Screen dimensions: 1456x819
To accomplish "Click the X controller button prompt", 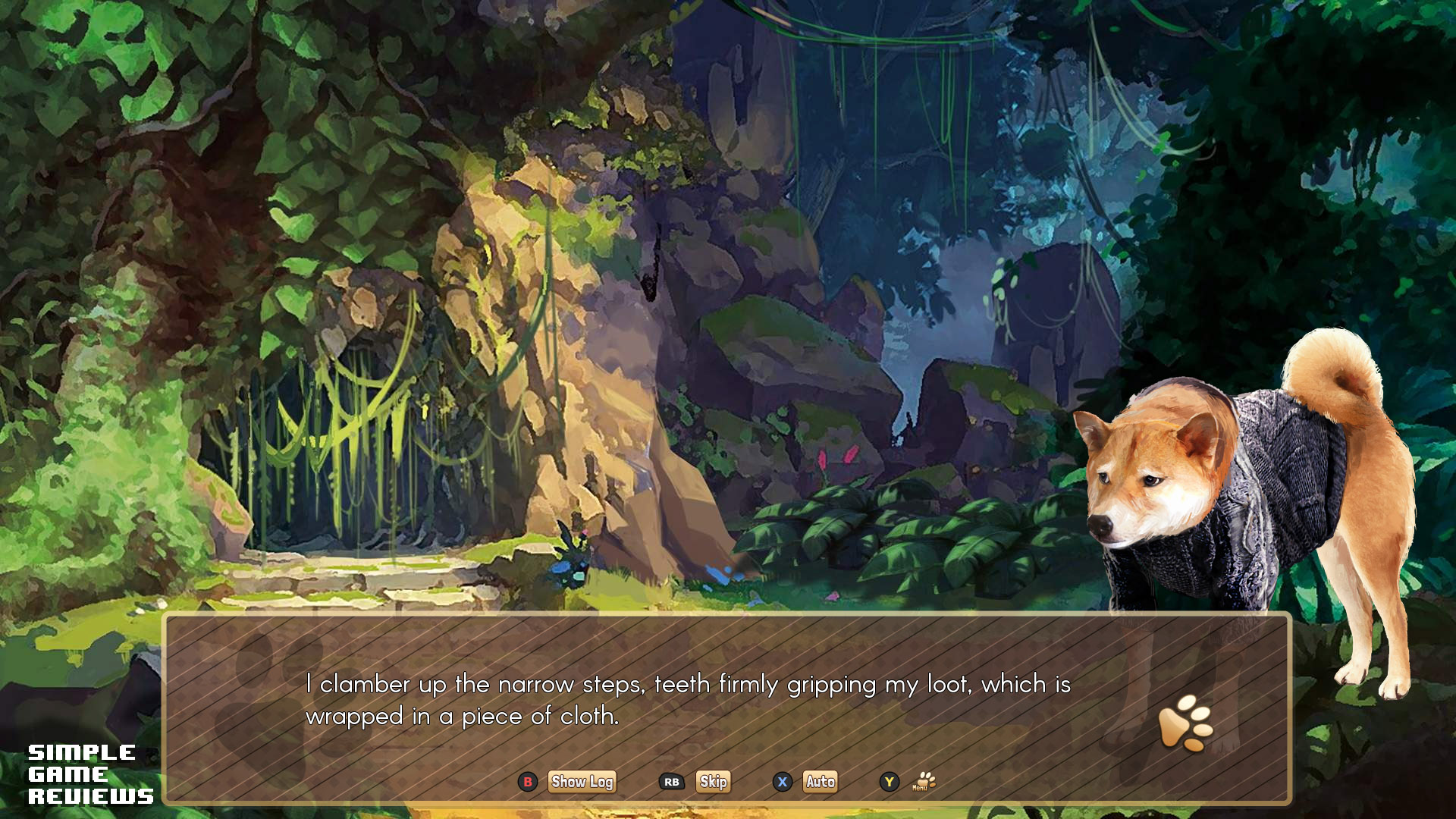I will click(x=782, y=782).
